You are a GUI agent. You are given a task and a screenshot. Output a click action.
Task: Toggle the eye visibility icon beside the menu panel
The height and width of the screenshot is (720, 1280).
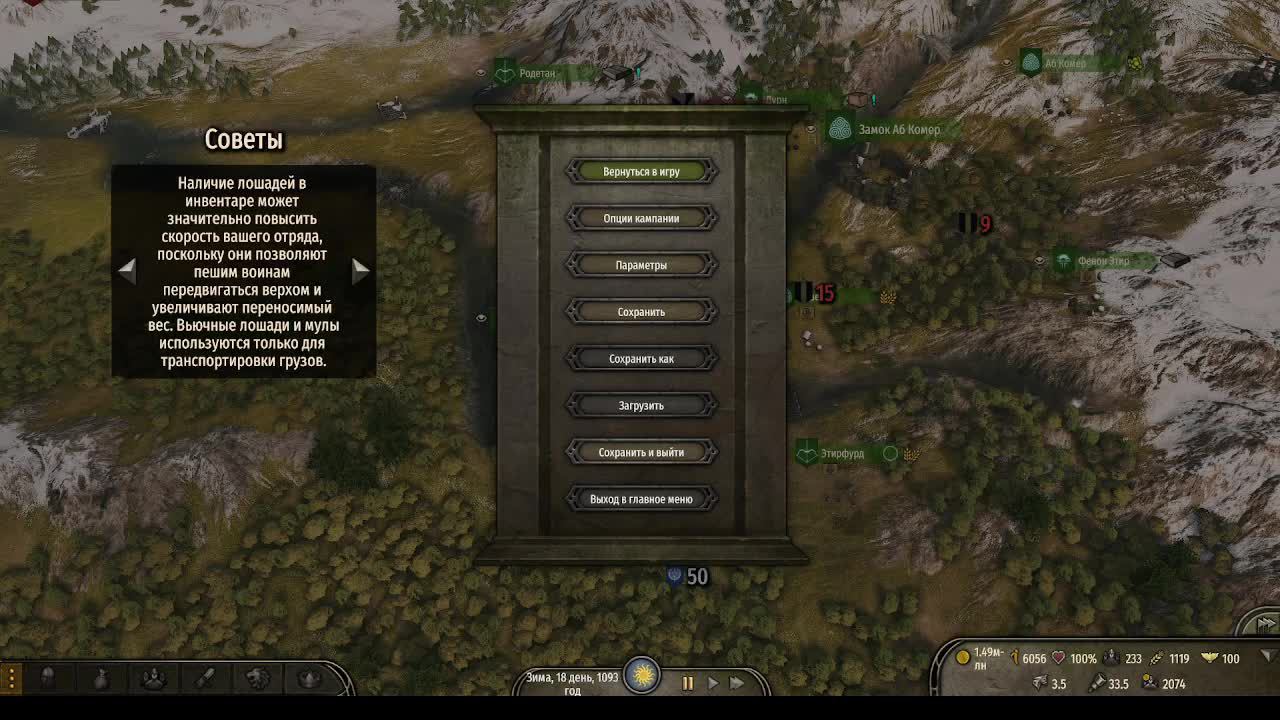tap(481, 317)
